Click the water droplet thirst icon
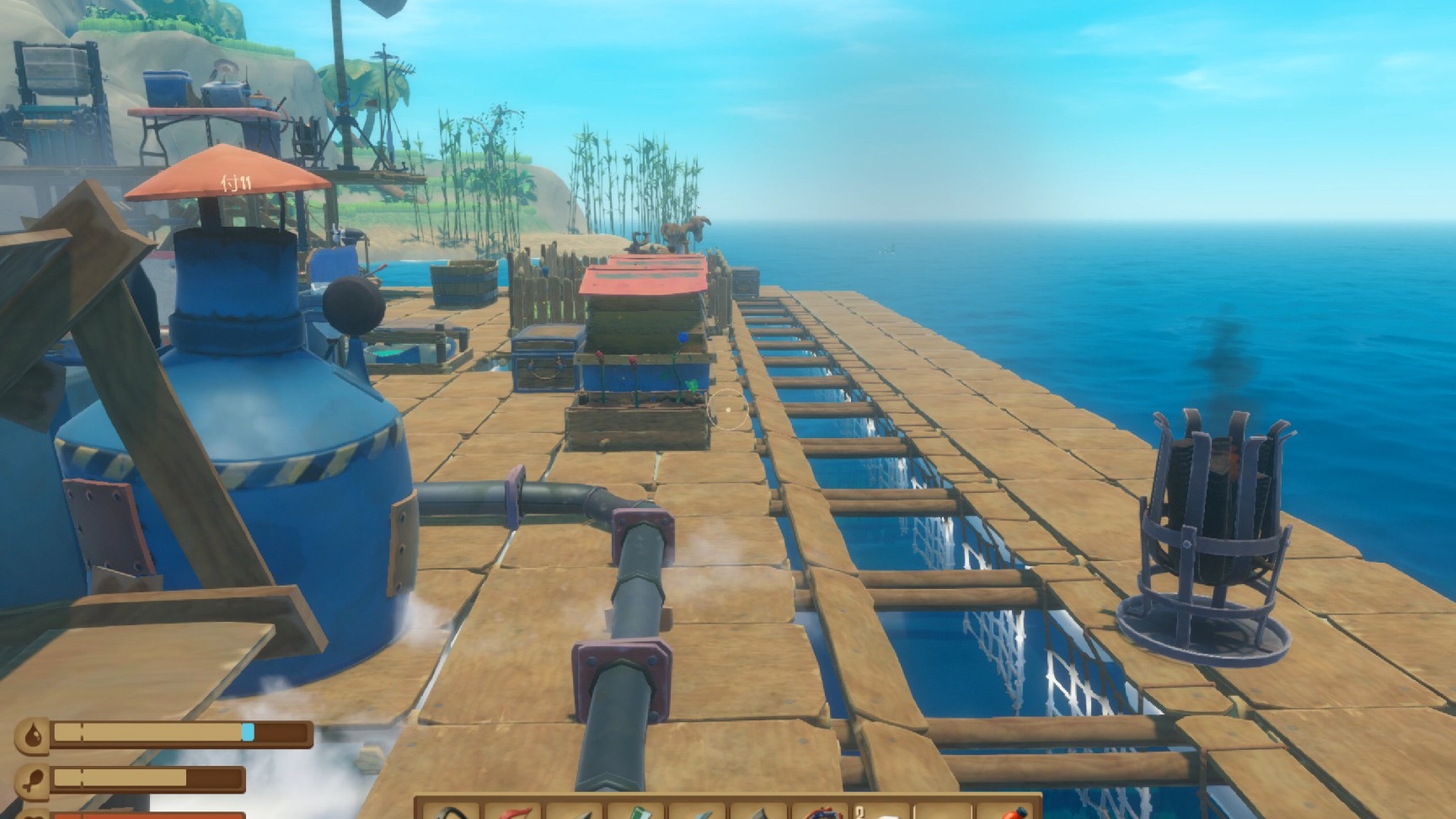The width and height of the screenshot is (1456, 819). pyautogui.click(x=32, y=732)
